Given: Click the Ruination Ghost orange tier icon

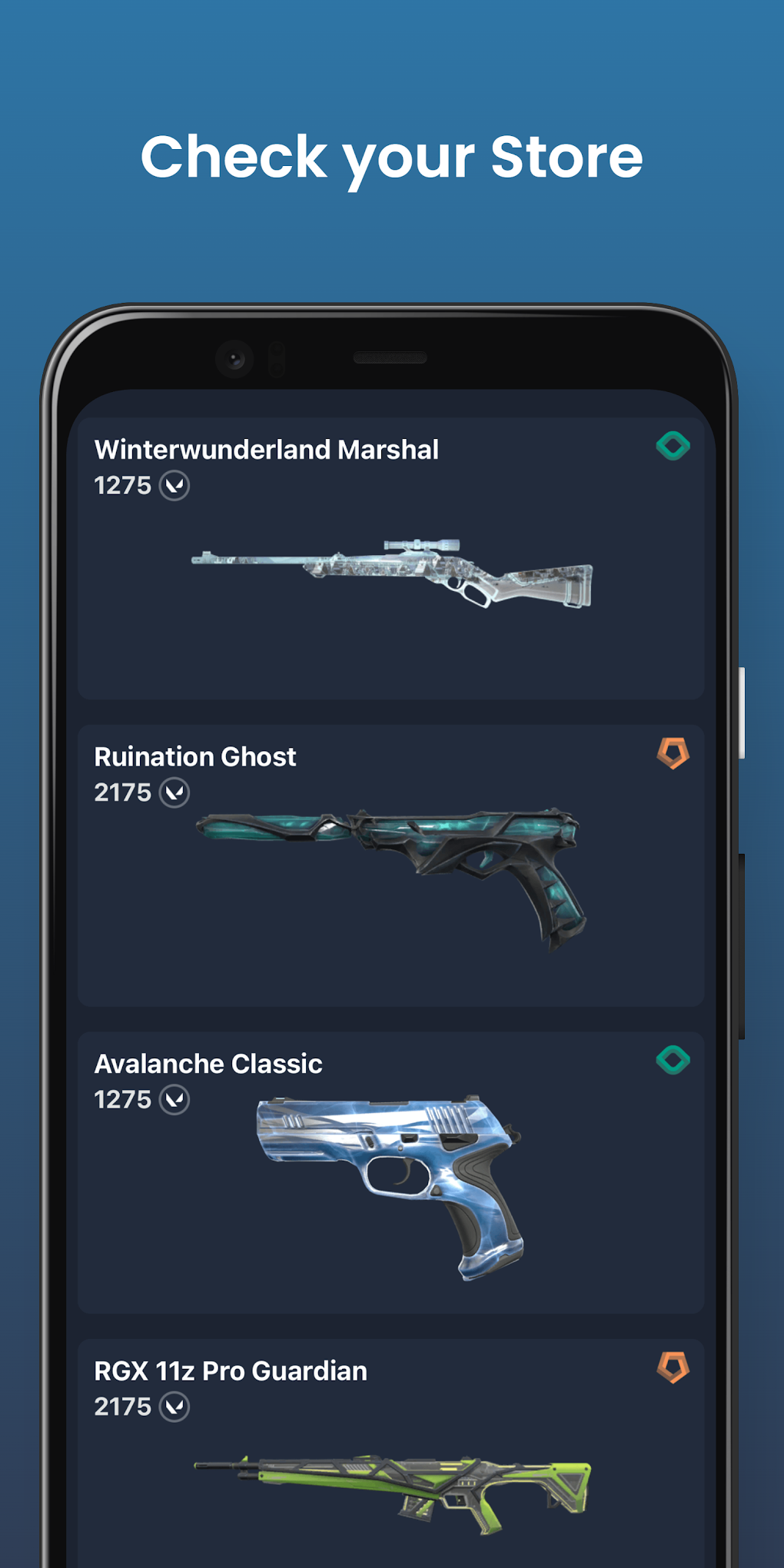Looking at the screenshot, I should point(673,753).
